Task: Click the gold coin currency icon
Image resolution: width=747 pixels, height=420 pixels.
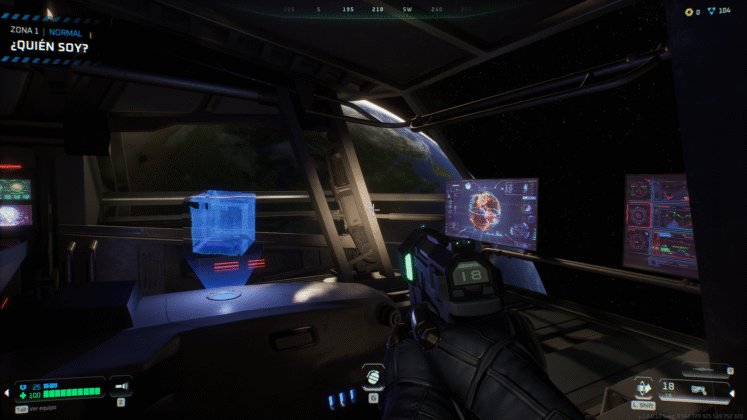Action: (x=689, y=11)
